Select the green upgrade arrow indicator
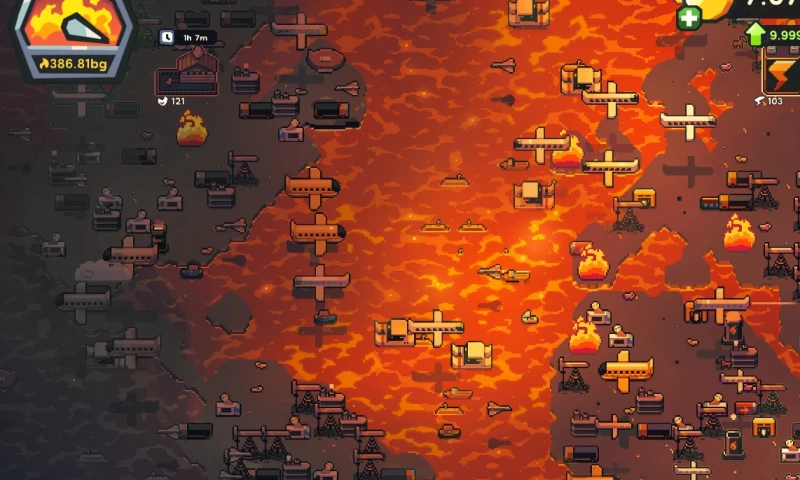The height and width of the screenshot is (480, 800). pos(756,35)
